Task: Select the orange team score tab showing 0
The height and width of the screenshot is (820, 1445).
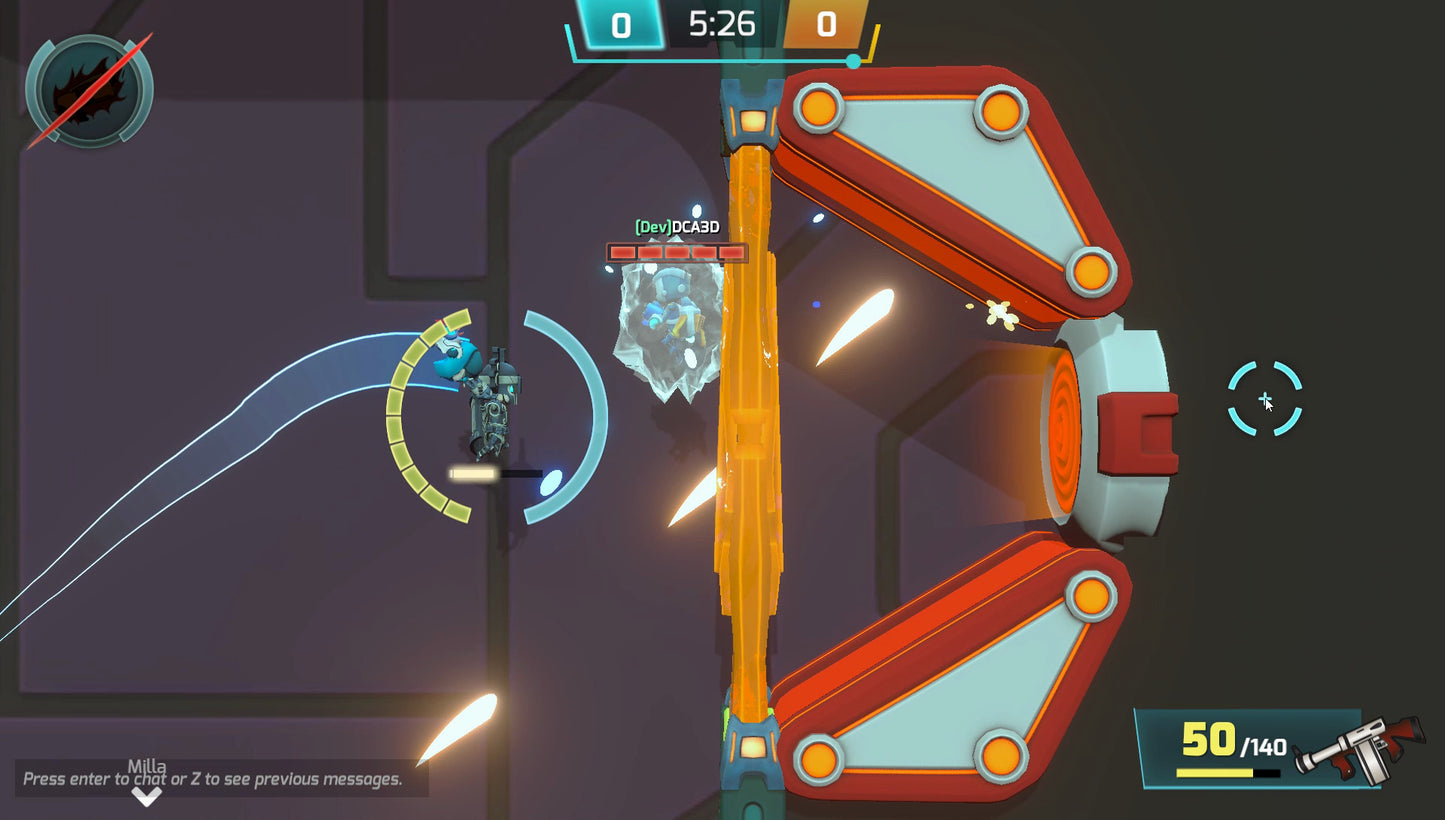Action: pos(826,24)
